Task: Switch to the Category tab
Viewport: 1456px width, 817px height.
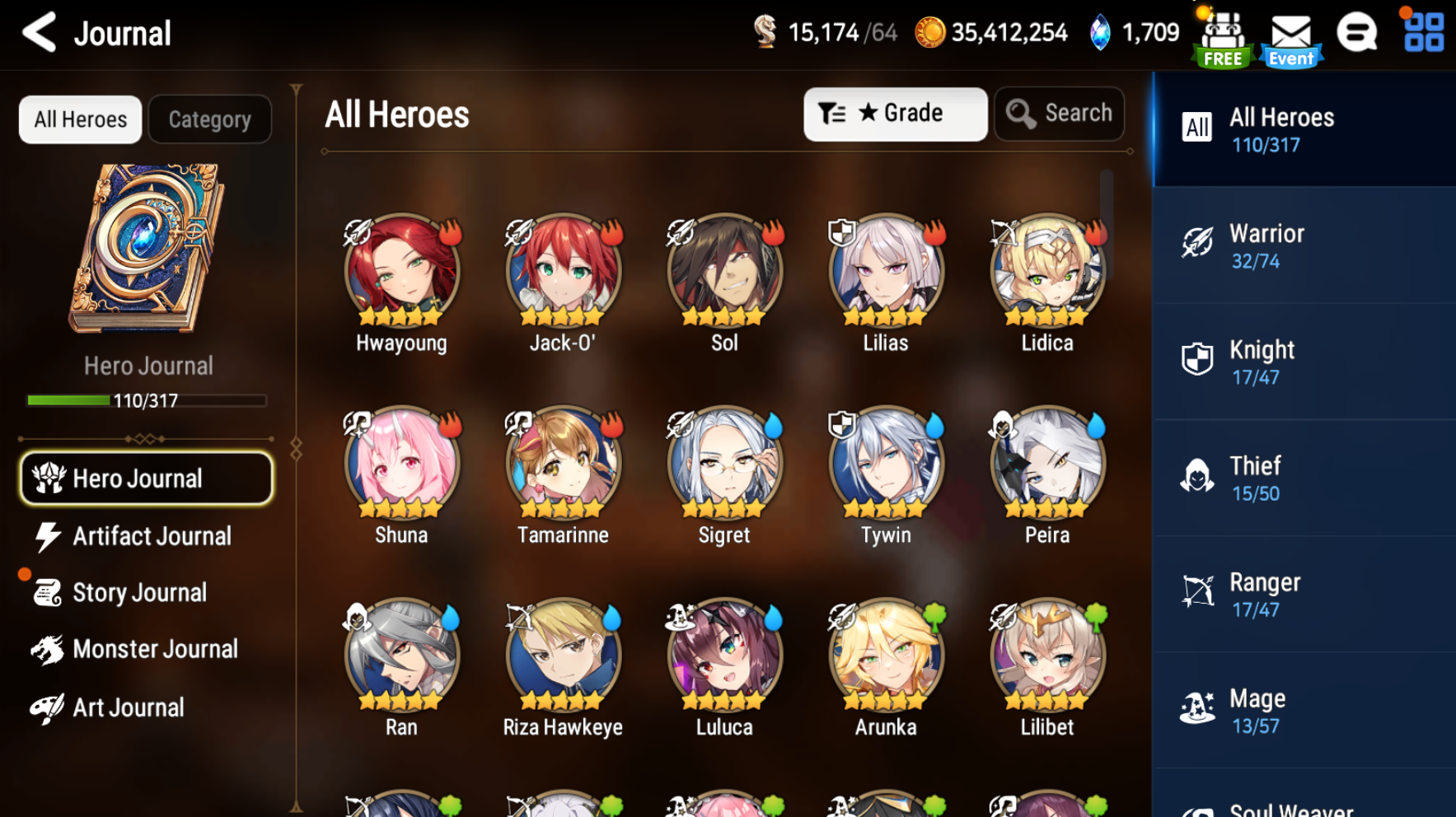Action: (209, 119)
